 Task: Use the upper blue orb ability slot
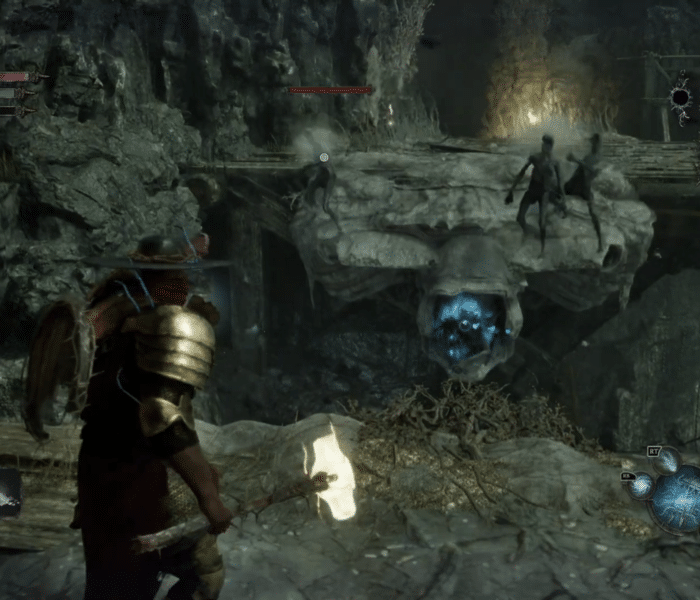[x=667, y=460]
